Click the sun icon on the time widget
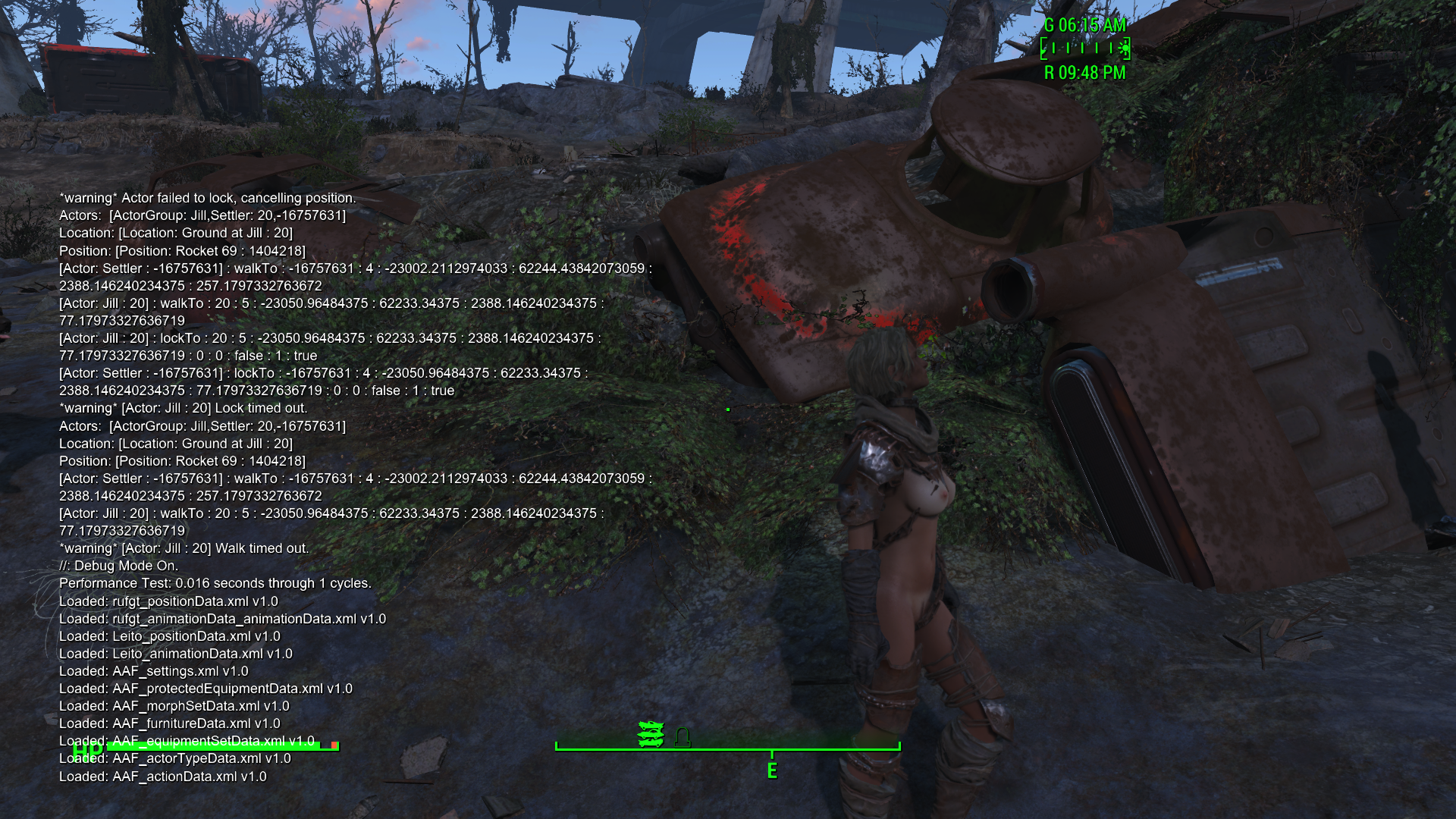The height and width of the screenshot is (819, 1456). pyautogui.click(x=1124, y=49)
